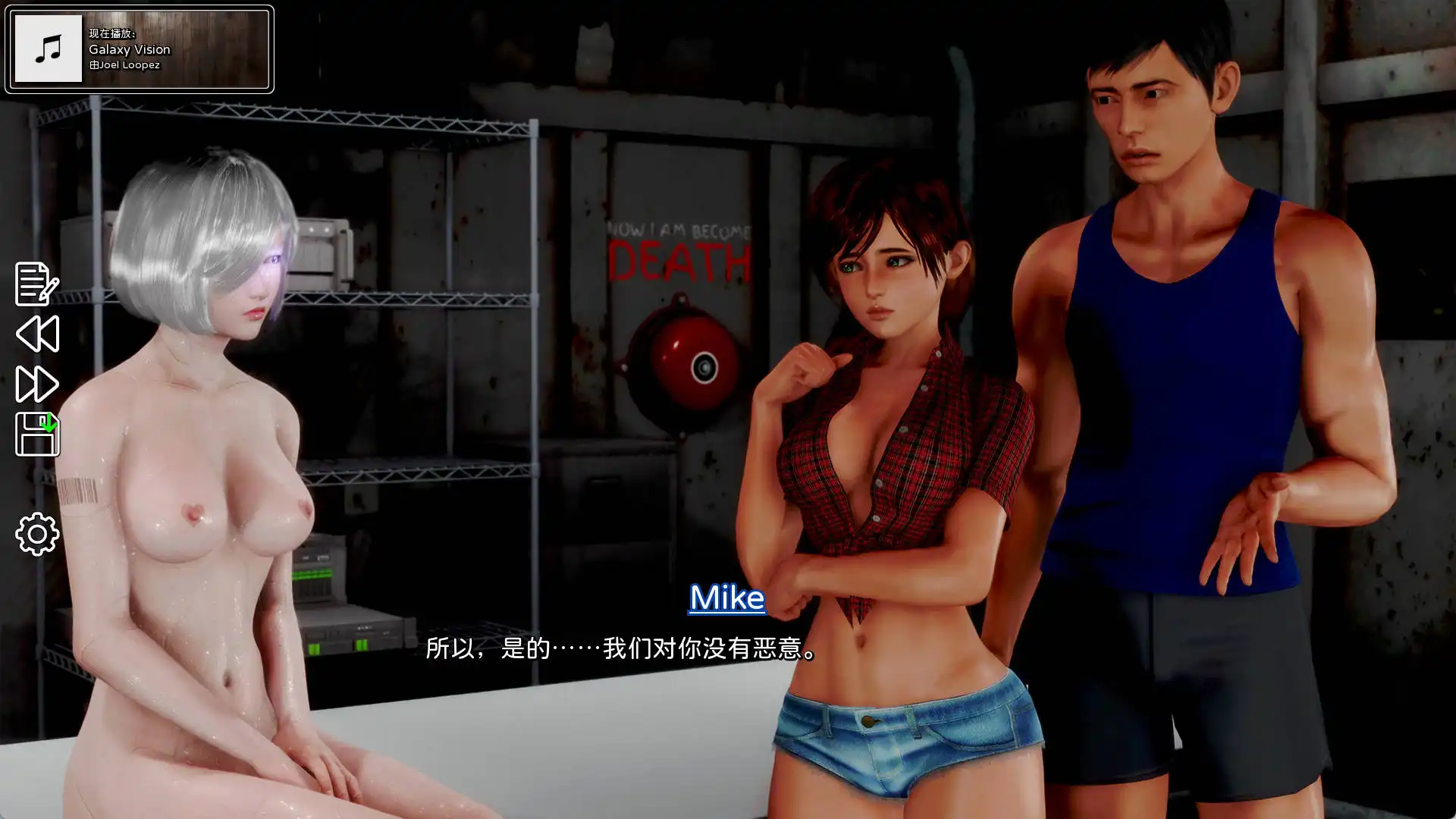Screen dimensions: 1456x819
Task: Click the music note album icon
Action: coord(47,49)
